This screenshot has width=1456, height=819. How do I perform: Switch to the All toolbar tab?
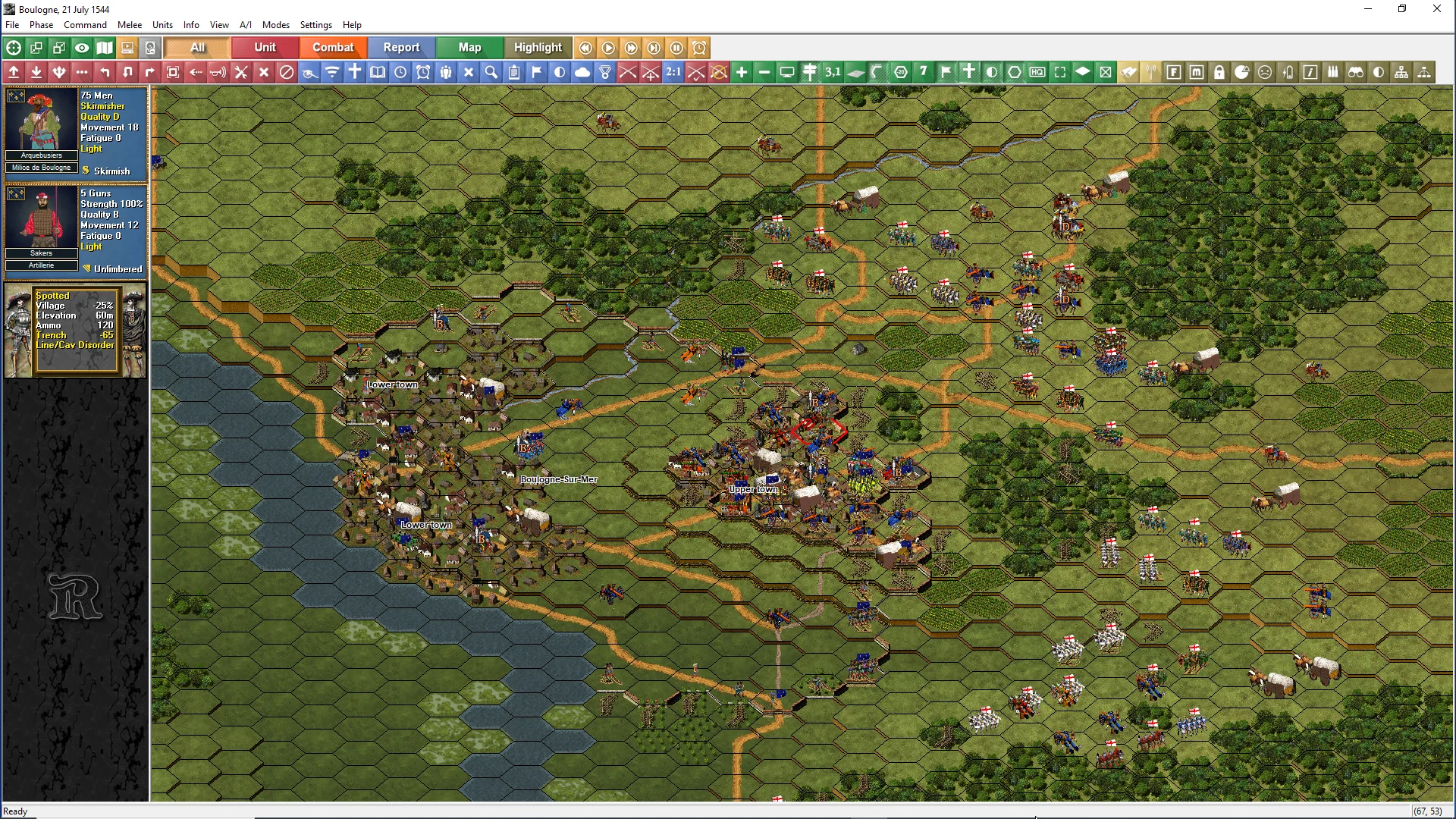197,47
